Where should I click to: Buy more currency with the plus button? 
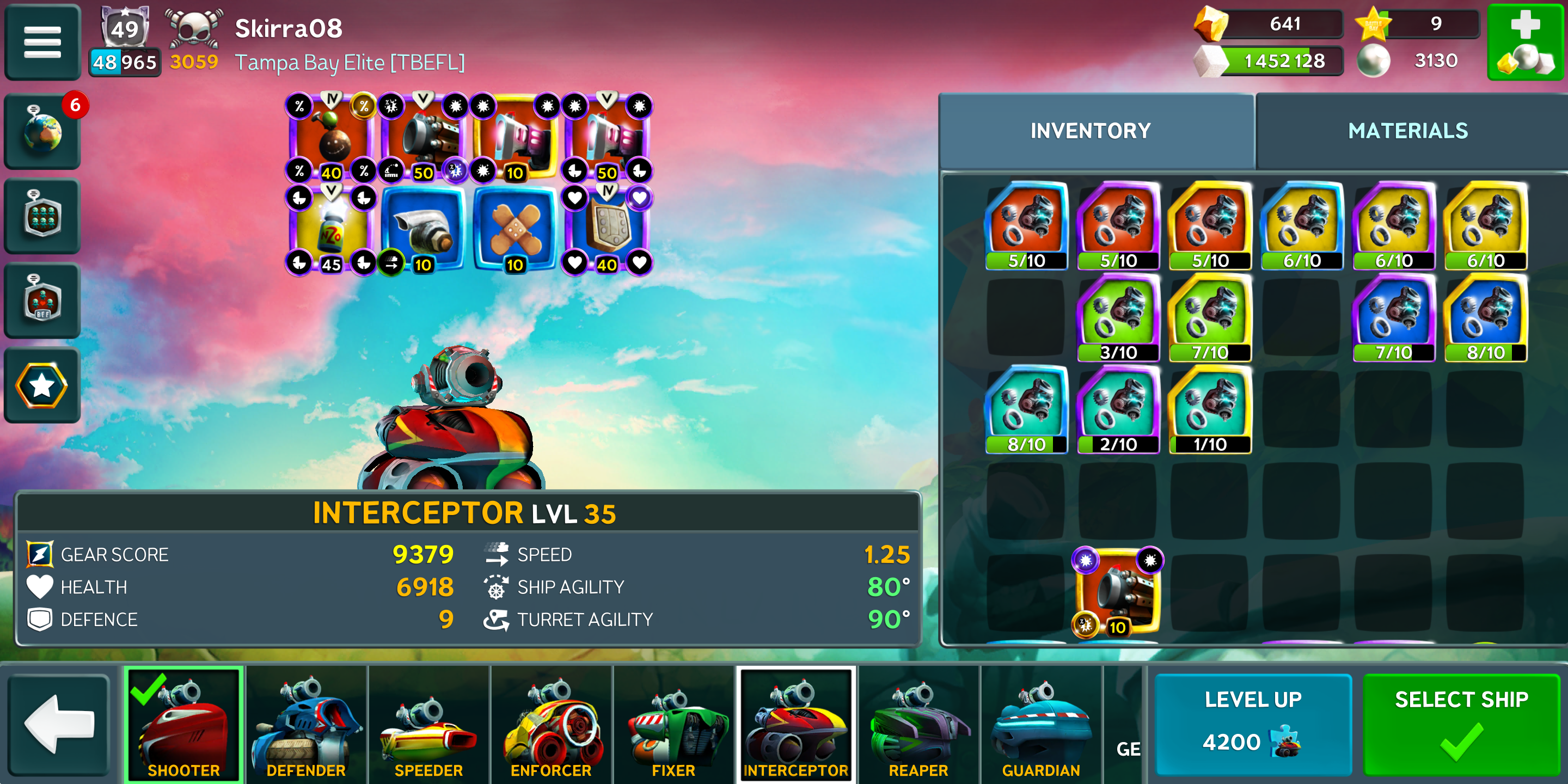pyautogui.click(x=1524, y=41)
